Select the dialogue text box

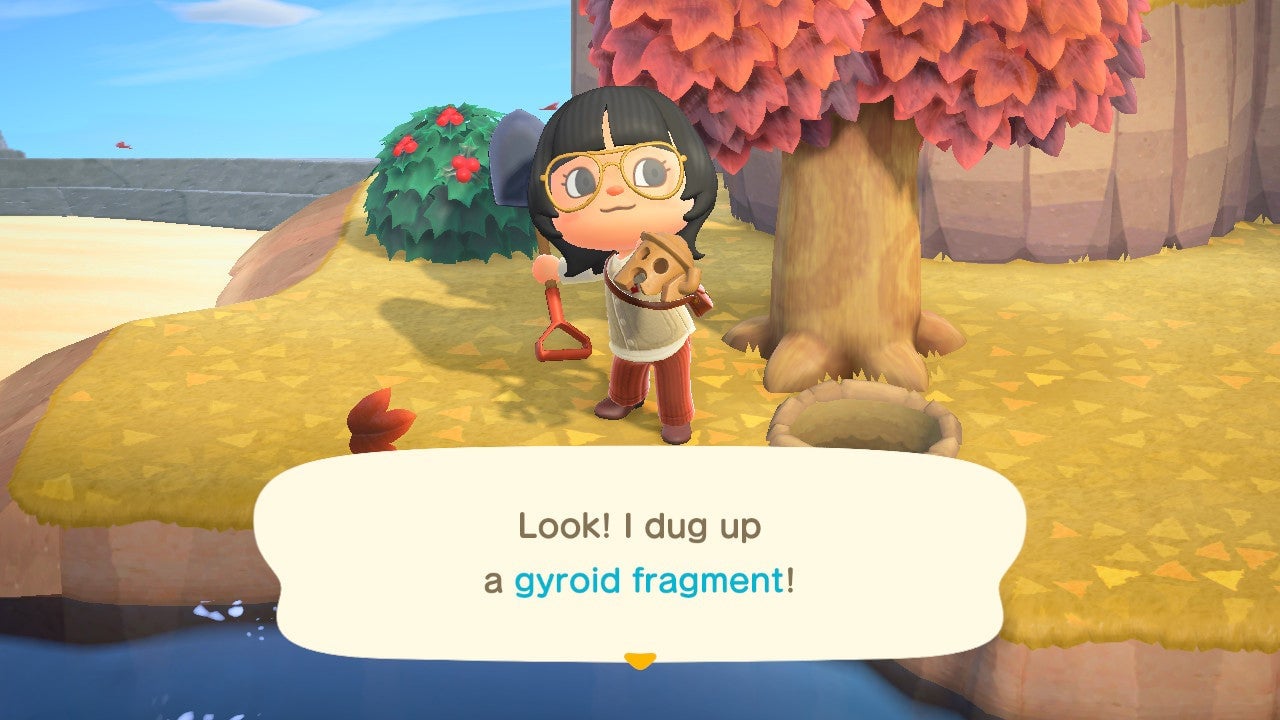pos(640,555)
